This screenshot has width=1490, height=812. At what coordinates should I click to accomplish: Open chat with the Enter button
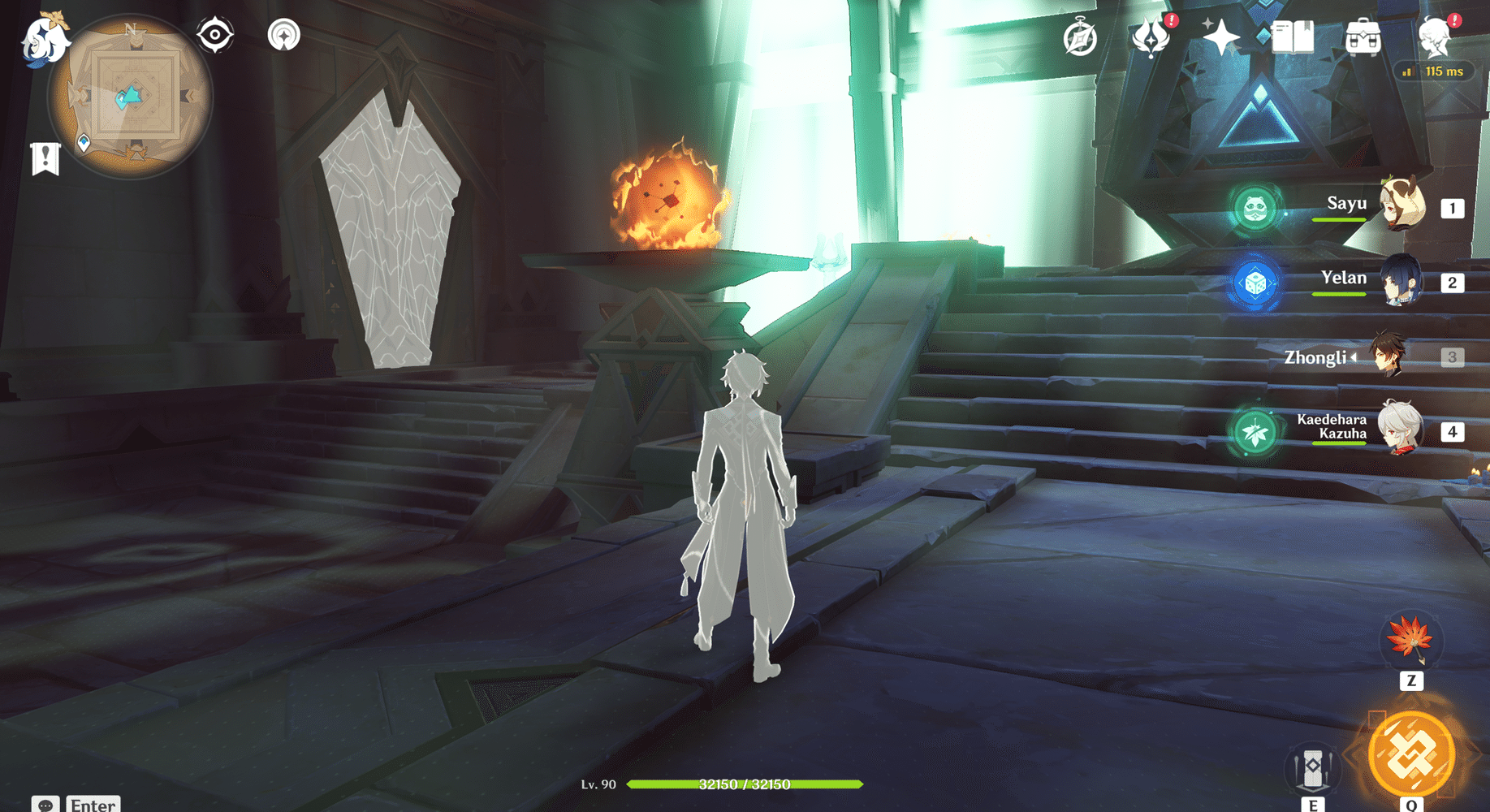click(x=92, y=804)
